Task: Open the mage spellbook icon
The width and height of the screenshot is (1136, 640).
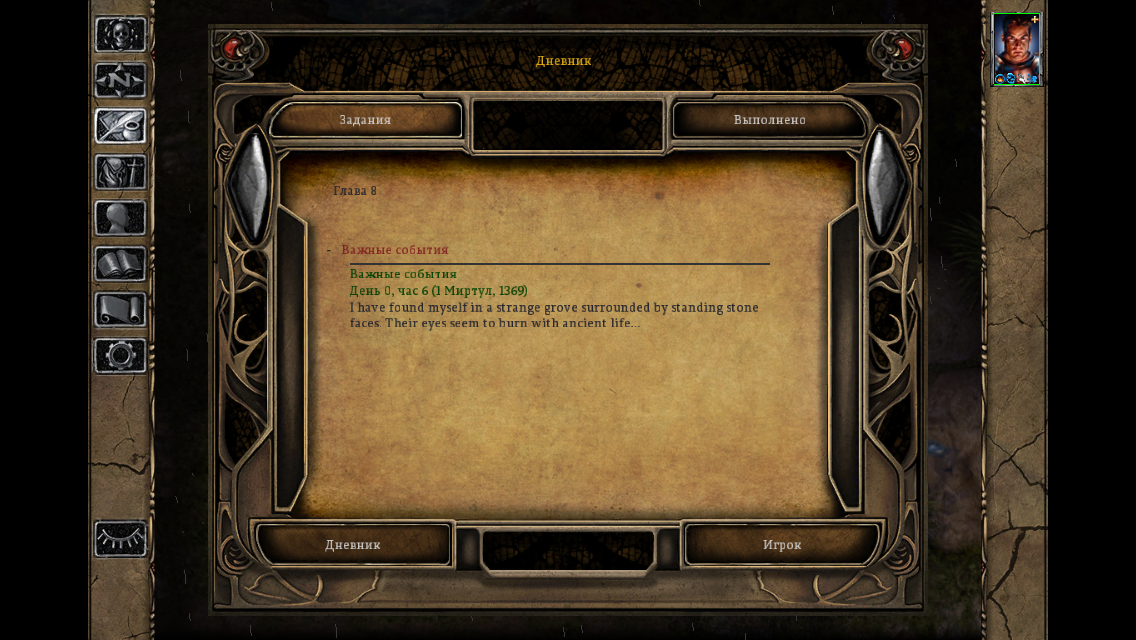Action: [x=121, y=265]
